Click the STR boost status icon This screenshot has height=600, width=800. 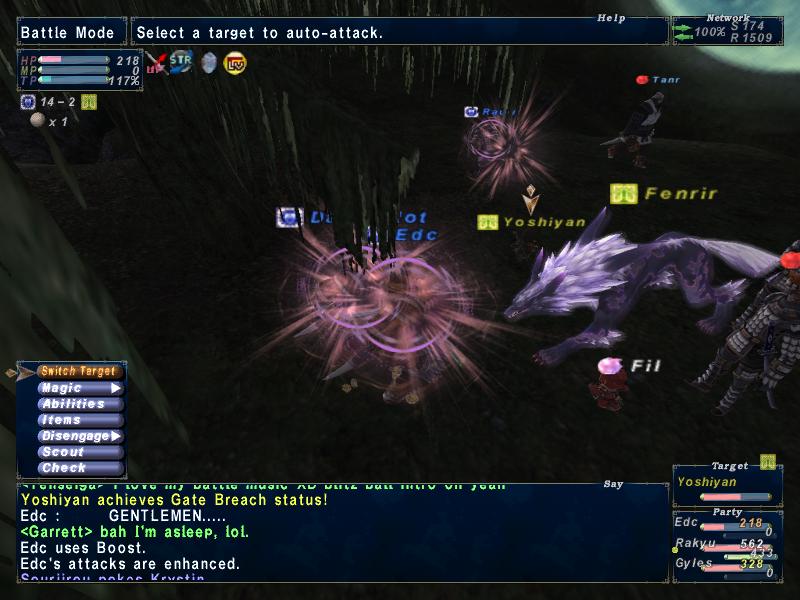[181, 62]
